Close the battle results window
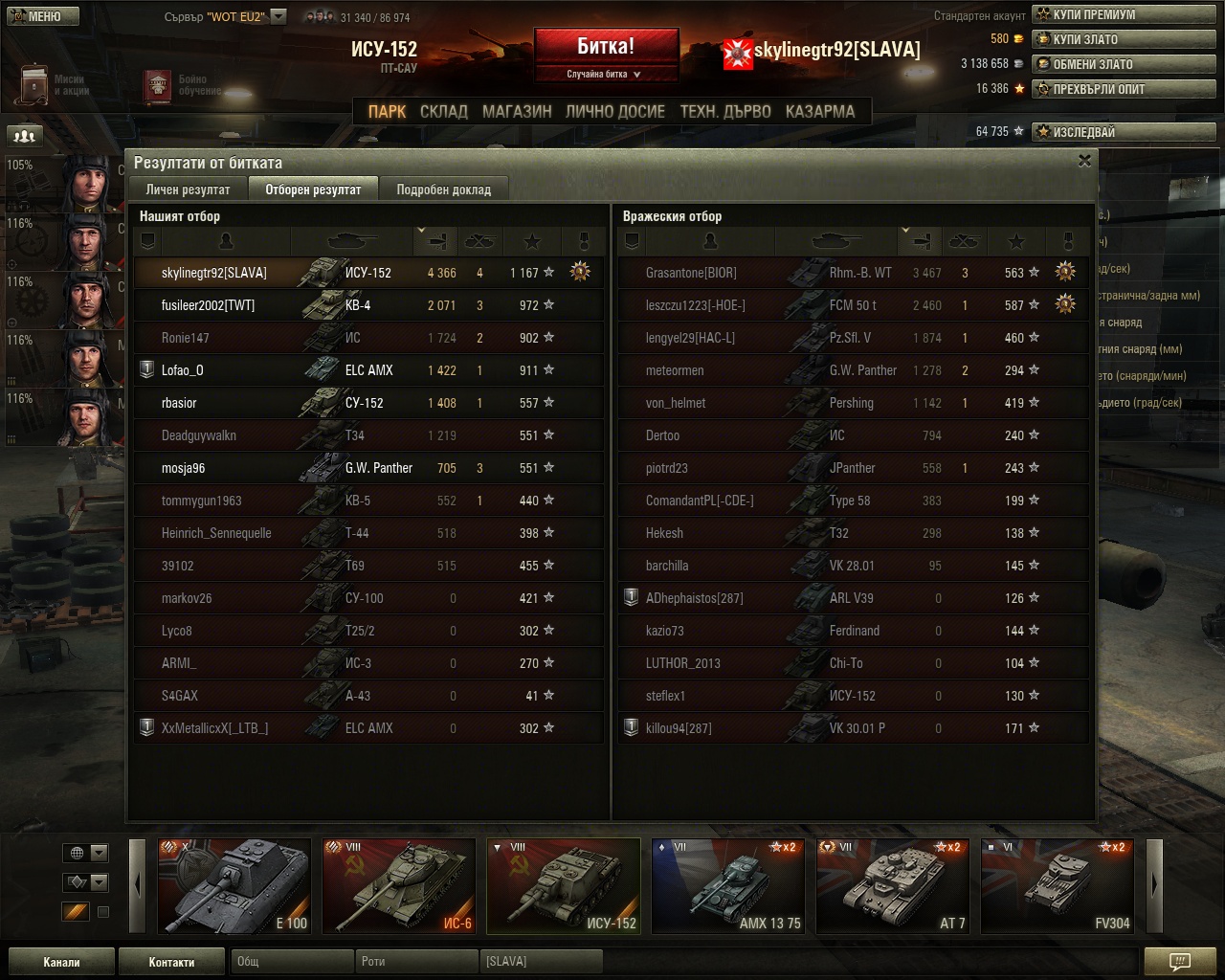This screenshot has width=1225, height=980. [1084, 161]
